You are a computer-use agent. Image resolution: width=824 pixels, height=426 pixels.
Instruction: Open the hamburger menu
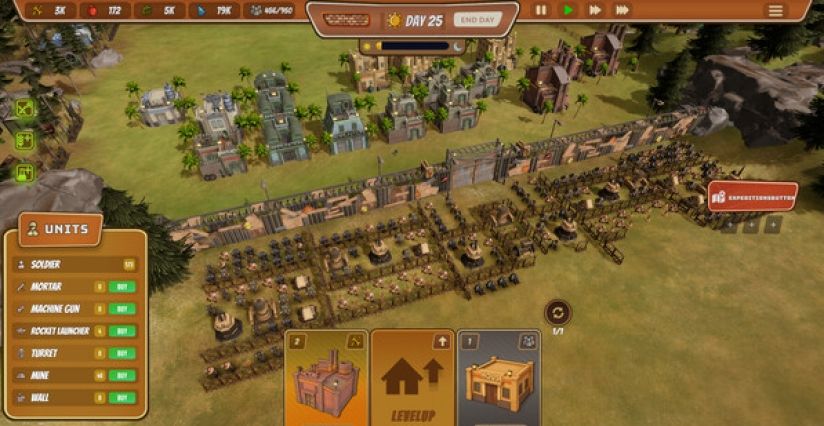tap(775, 10)
